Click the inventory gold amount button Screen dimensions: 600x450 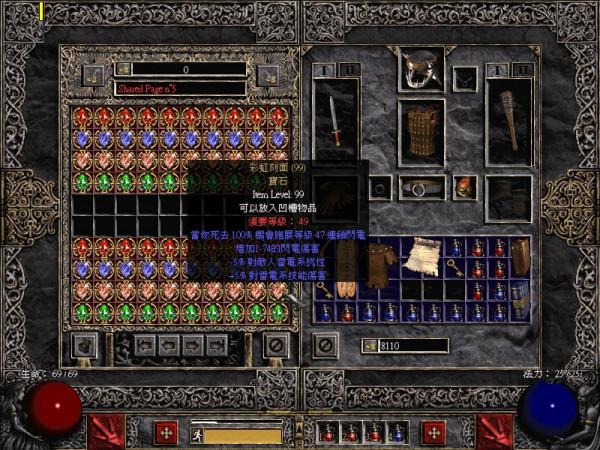[368, 346]
